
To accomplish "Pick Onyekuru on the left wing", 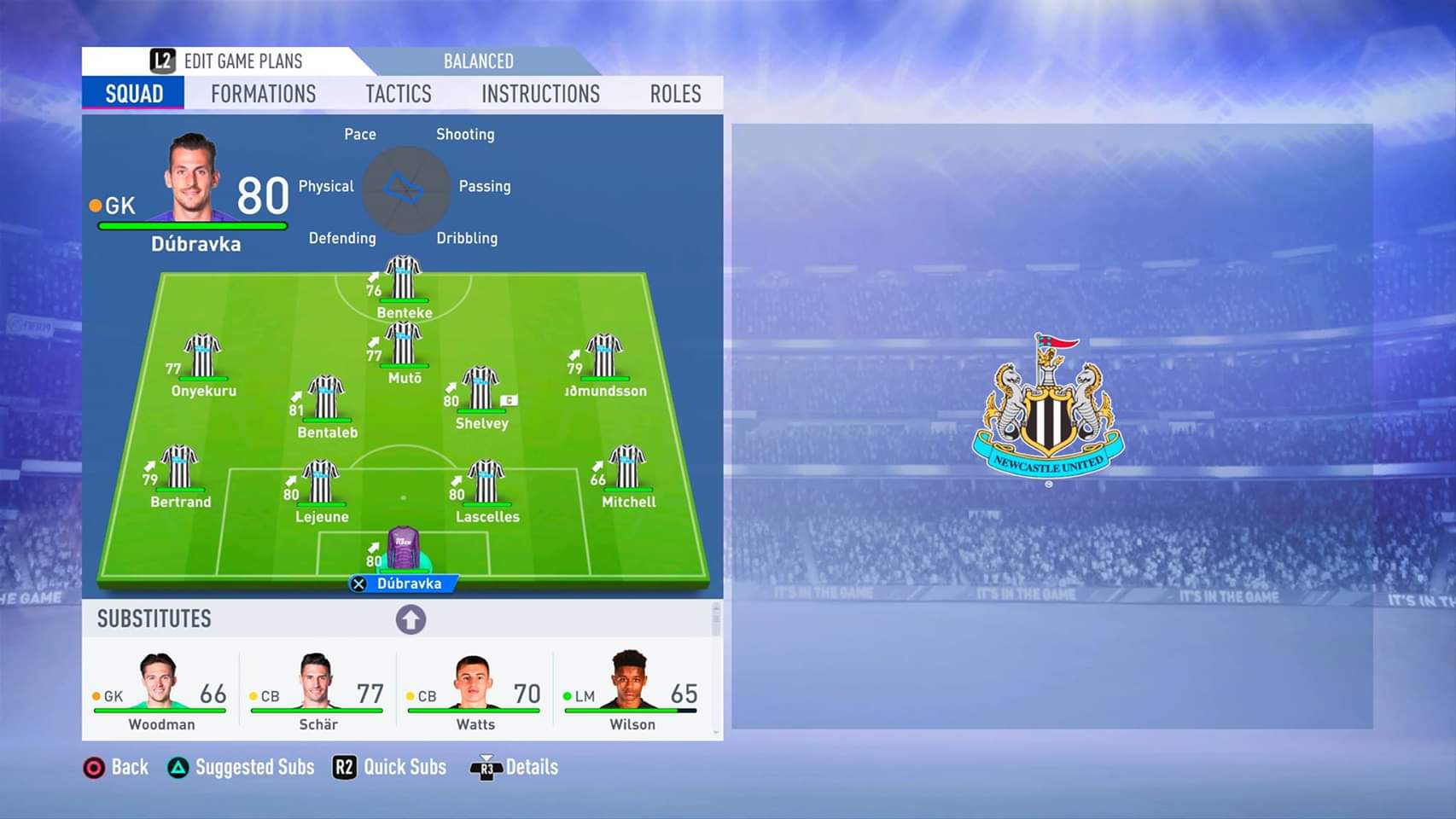I will coord(203,358).
